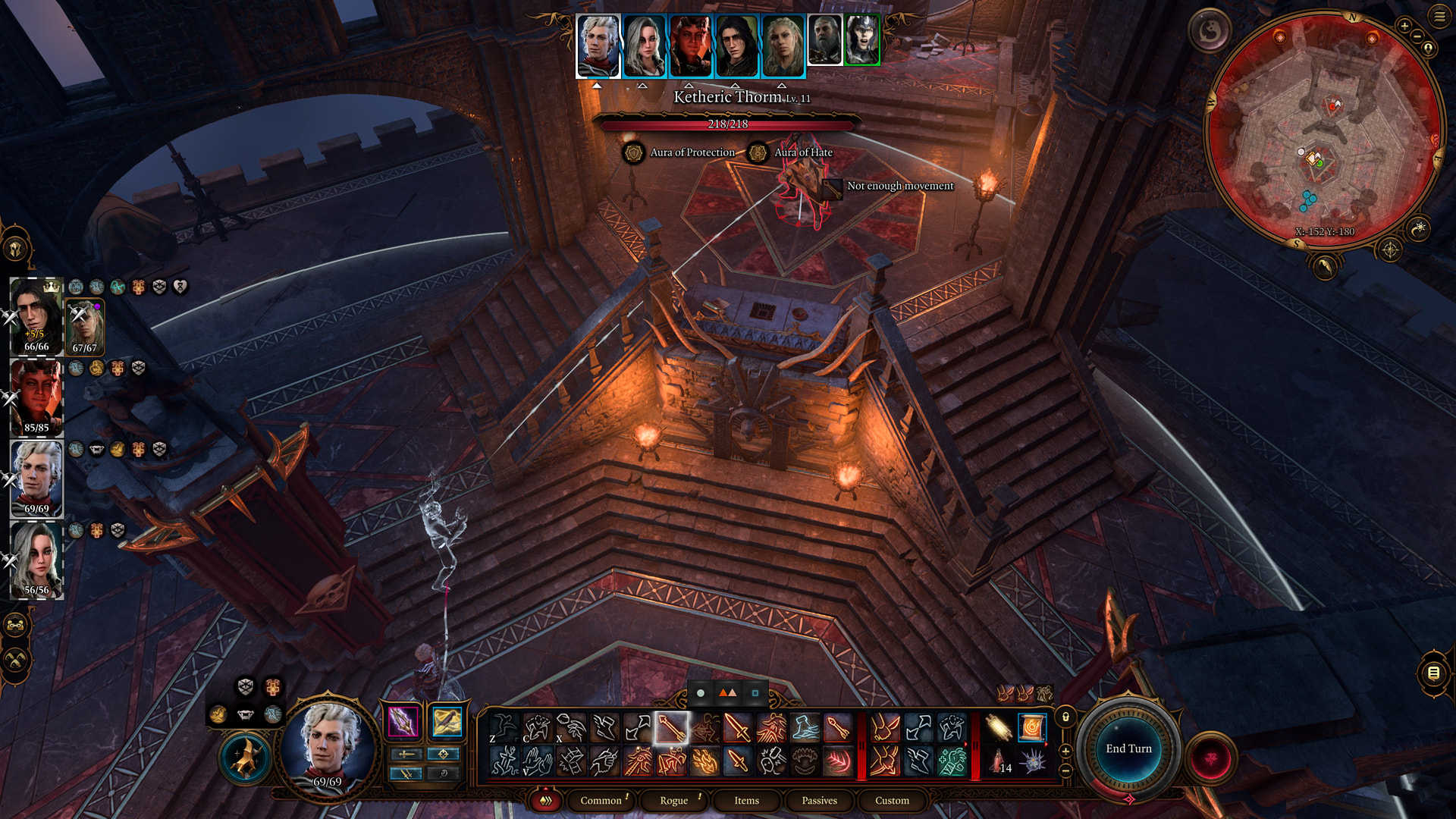Click the circular minimap
1456x819 pixels.
1324,129
